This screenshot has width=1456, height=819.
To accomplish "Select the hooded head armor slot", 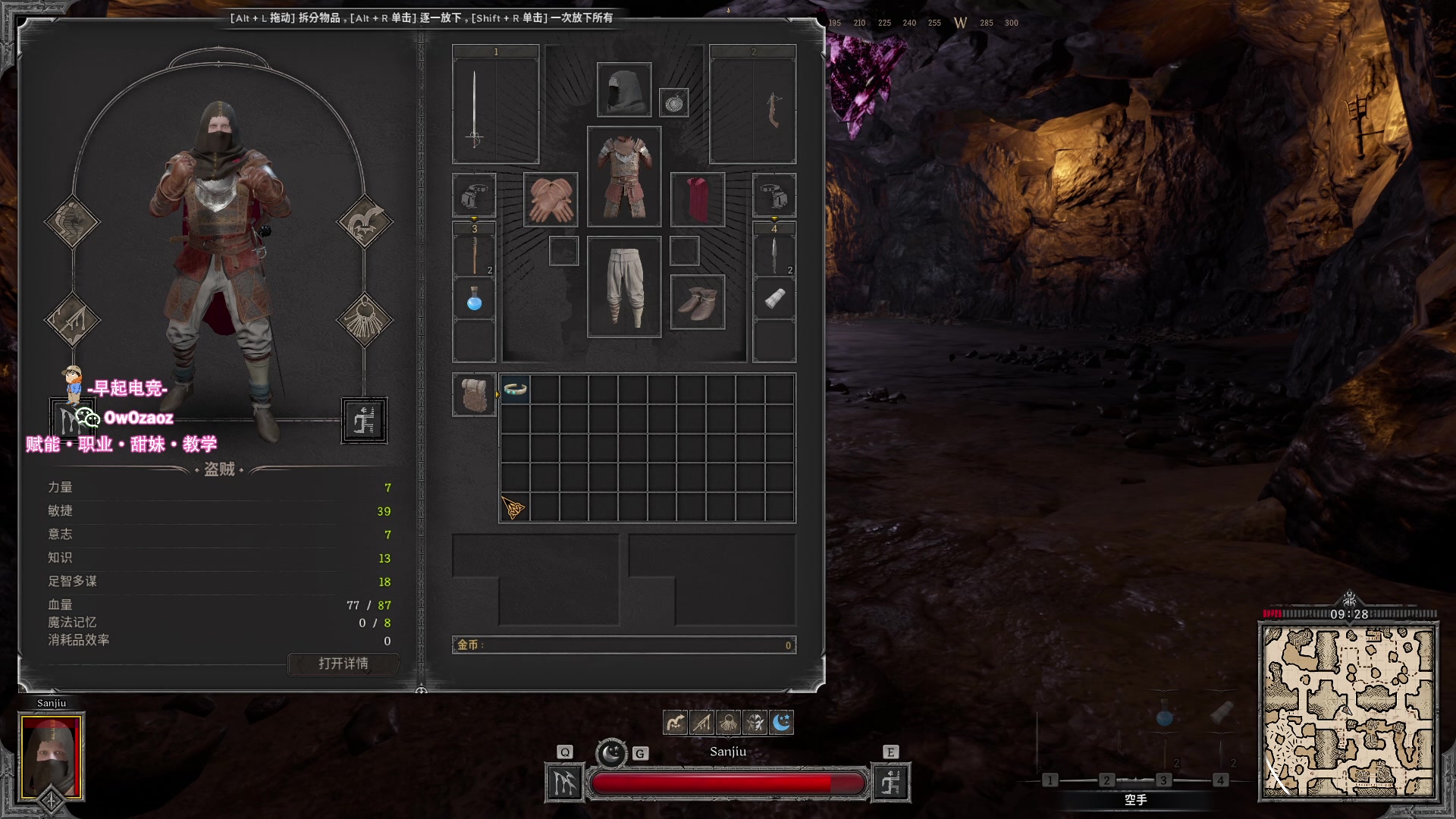I will click(623, 89).
